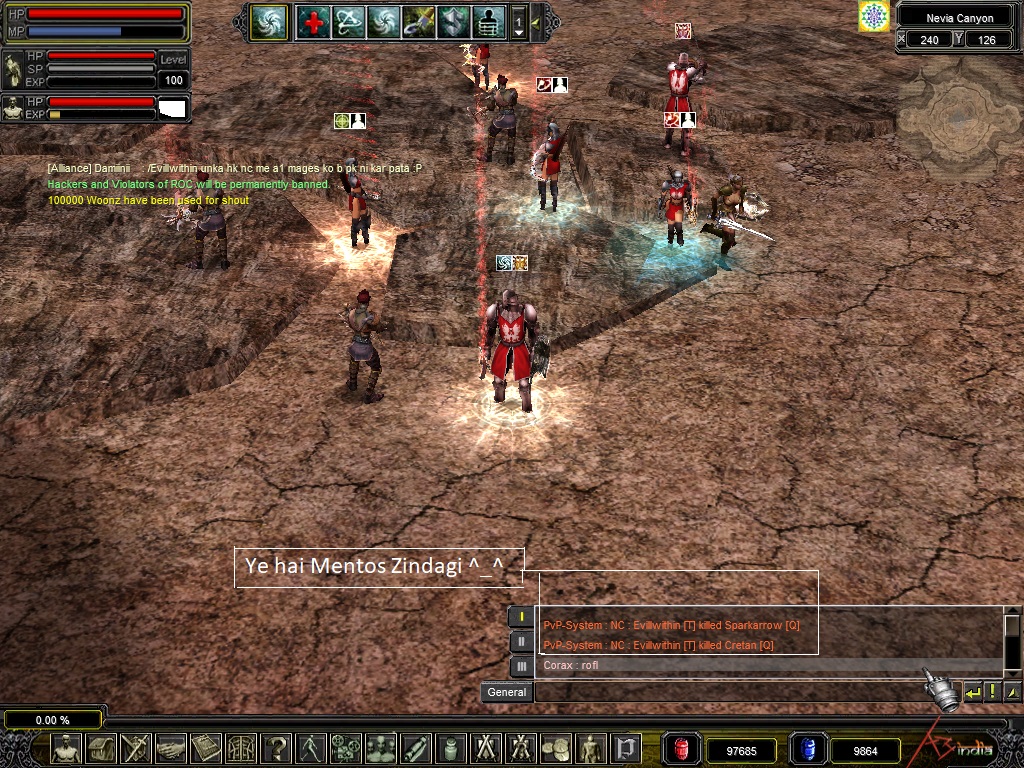Activate the red cross healing skill
The width and height of the screenshot is (1024, 768).
click(x=314, y=21)
